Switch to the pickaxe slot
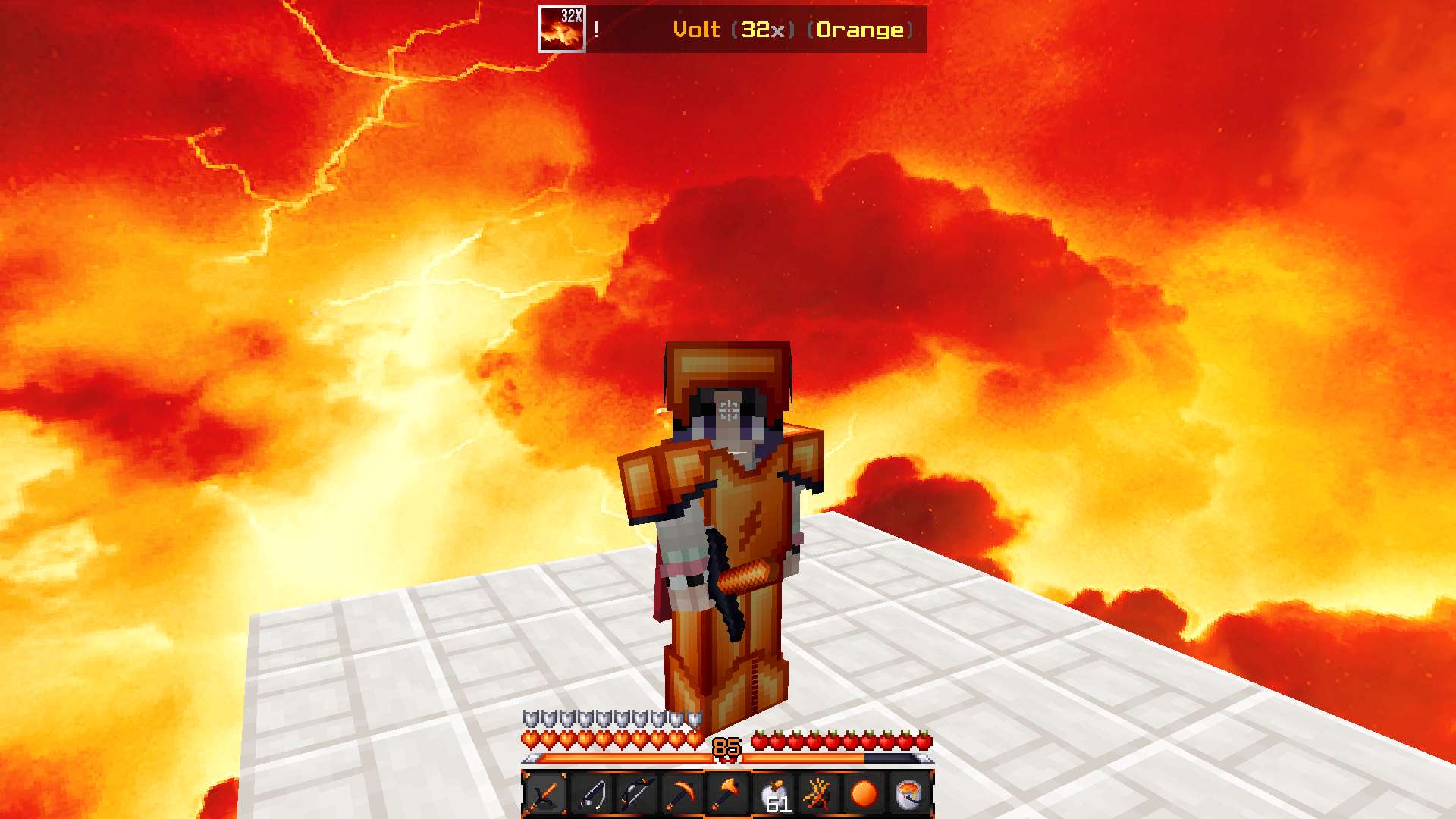The width and height of the screenshot is (1456, 819). [x=682, y=794]
